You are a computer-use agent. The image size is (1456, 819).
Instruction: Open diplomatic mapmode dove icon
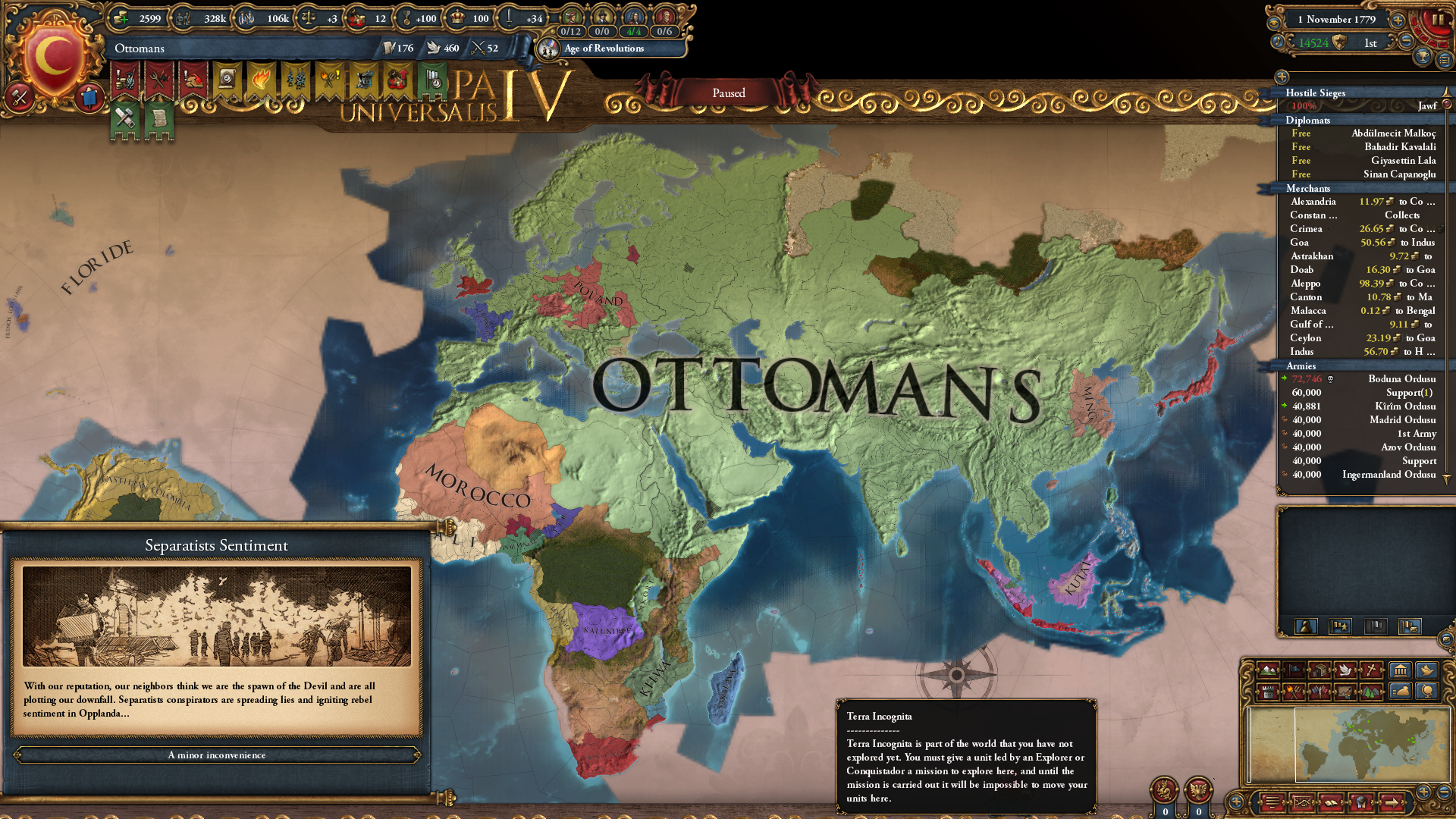tap(1345, 671)
